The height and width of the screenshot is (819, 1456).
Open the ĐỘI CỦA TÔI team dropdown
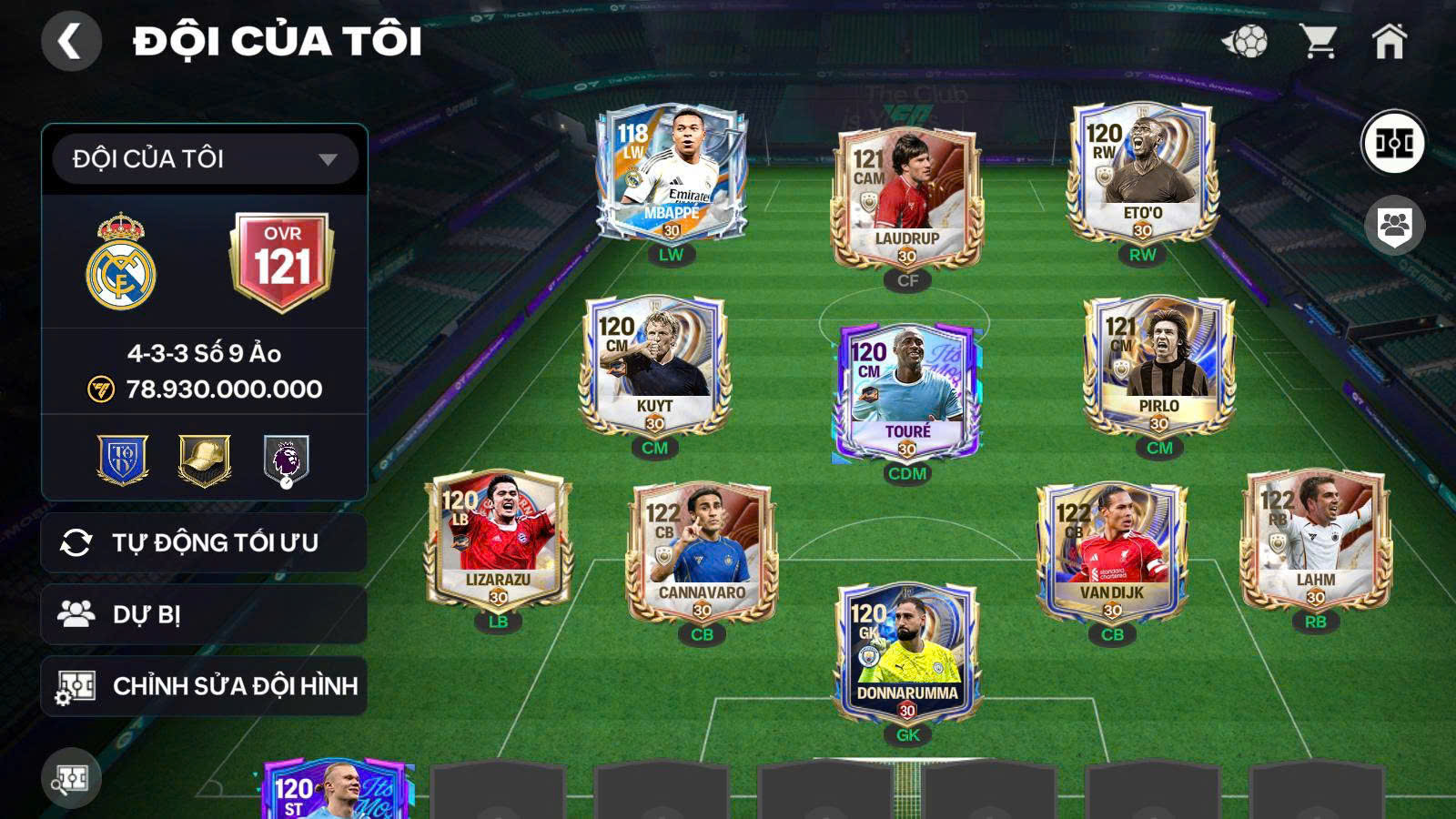[x=202, y=160]
